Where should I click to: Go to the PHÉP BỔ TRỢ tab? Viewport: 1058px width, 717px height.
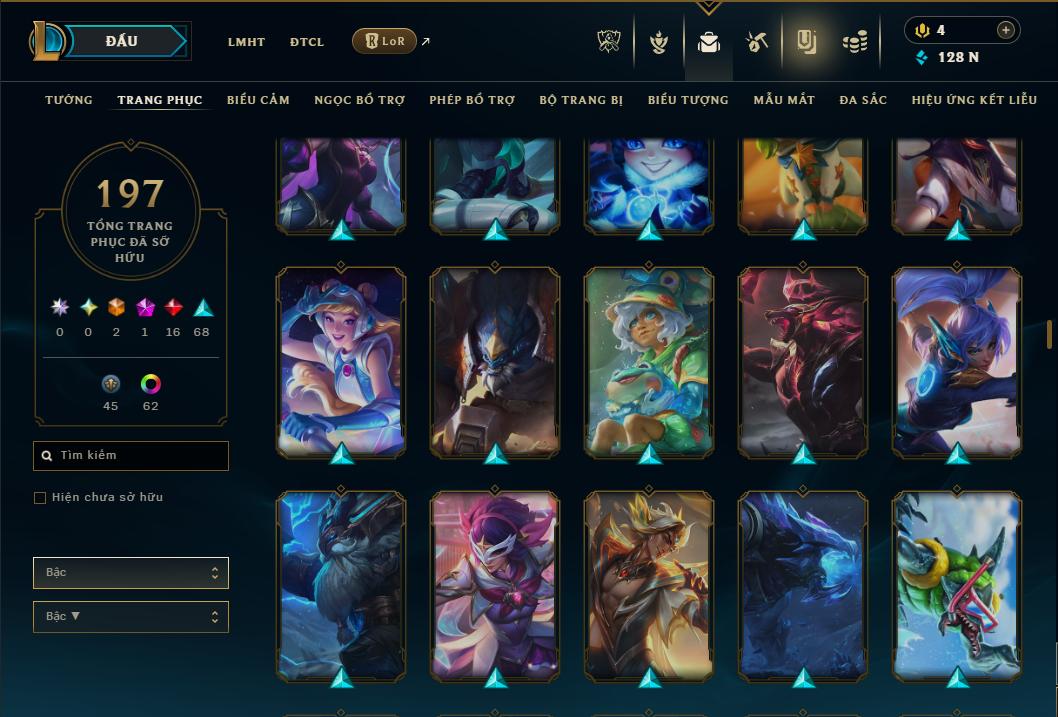[472, 100]
